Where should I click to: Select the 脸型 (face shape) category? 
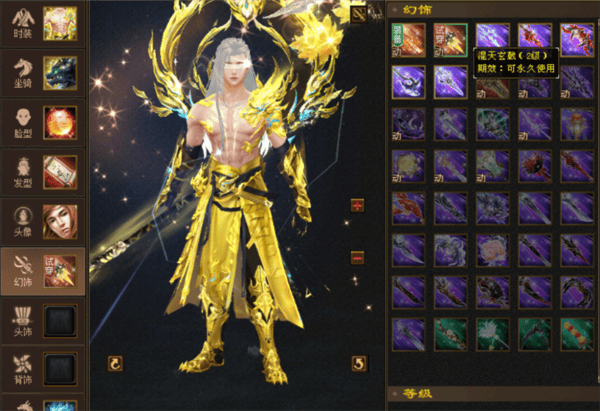21,121
